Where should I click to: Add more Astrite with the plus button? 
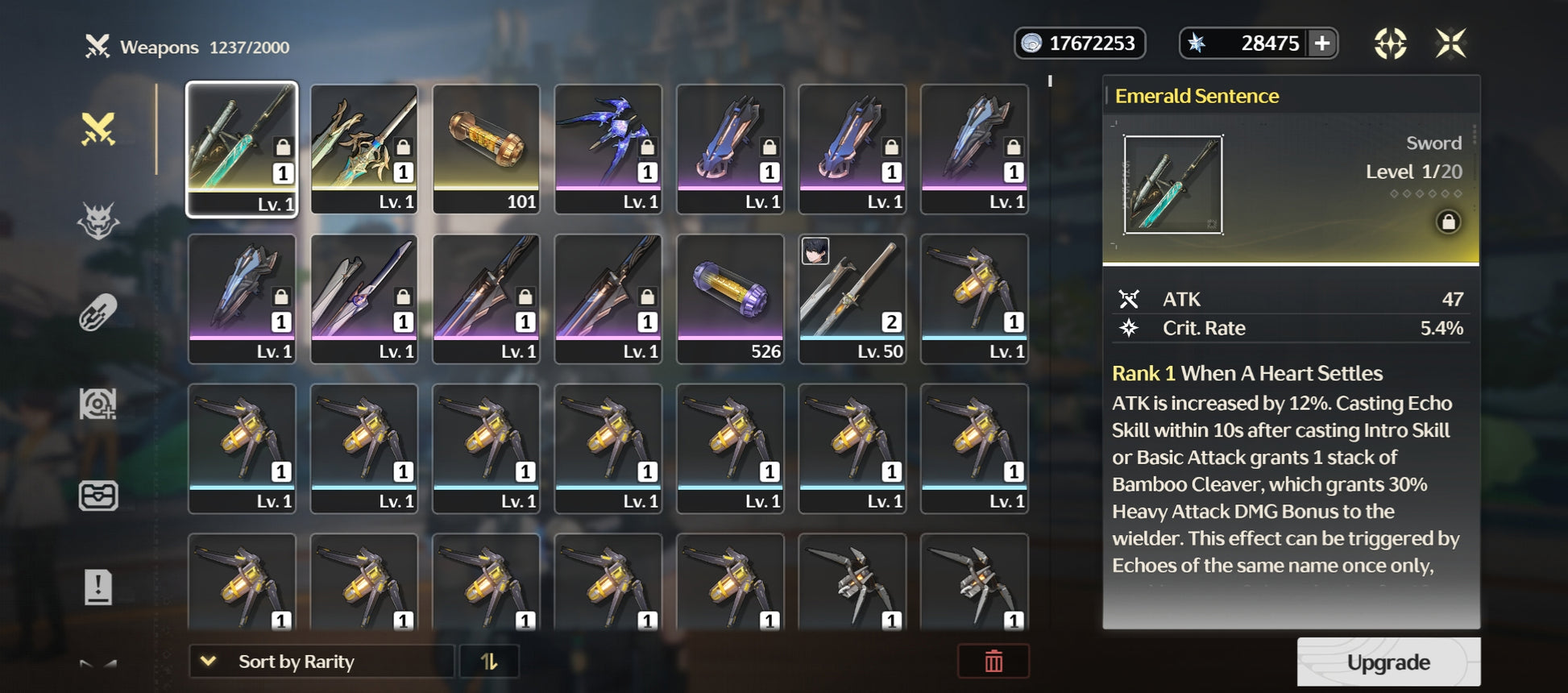[1322, 44]
